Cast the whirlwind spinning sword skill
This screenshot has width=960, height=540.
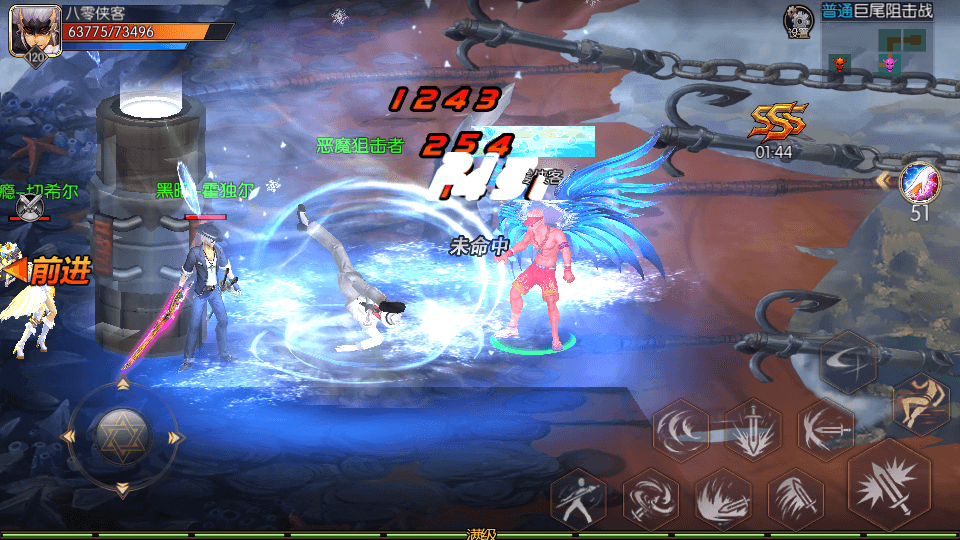[651, 497]
